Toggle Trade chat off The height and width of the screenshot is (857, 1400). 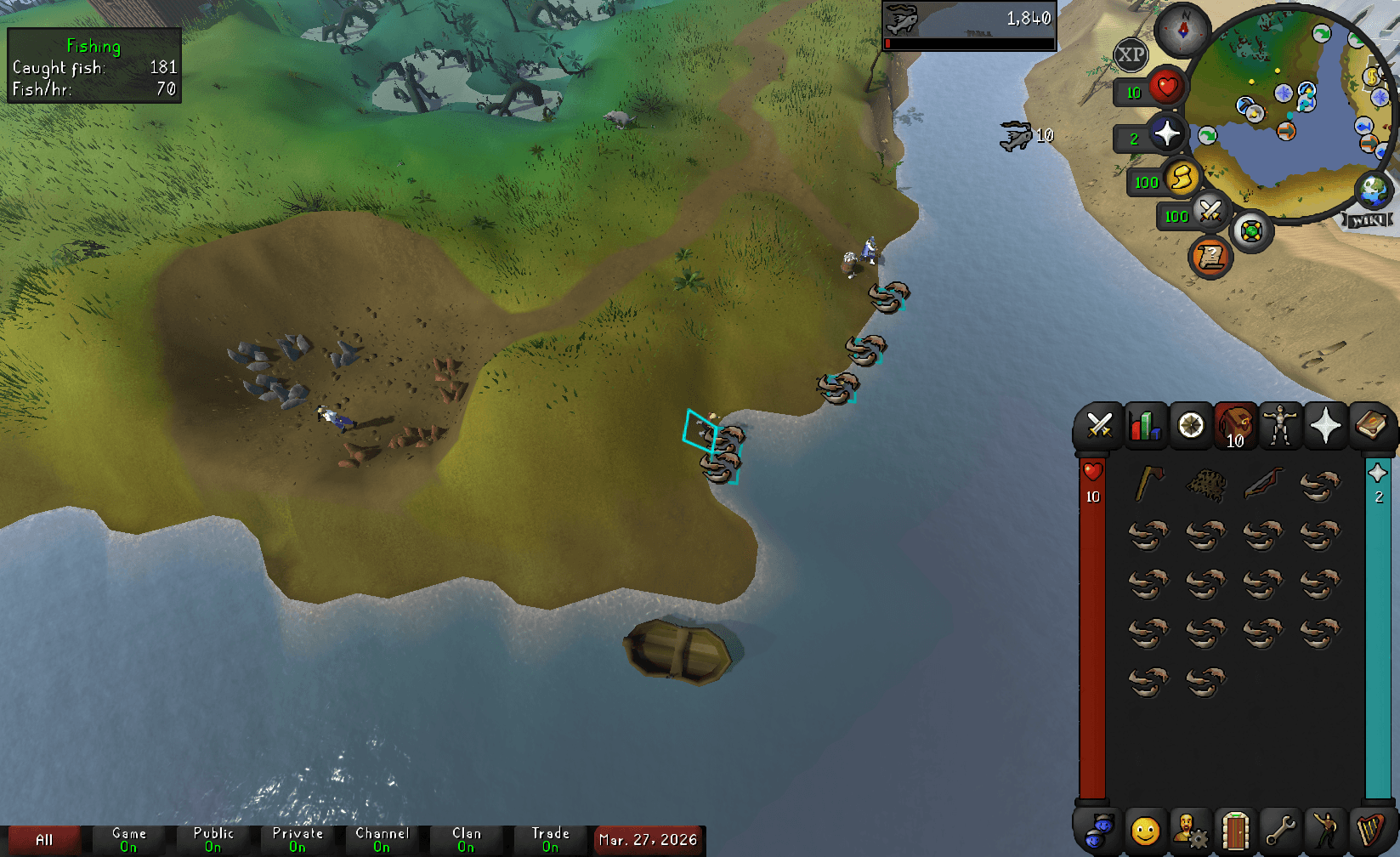(550, 837)
